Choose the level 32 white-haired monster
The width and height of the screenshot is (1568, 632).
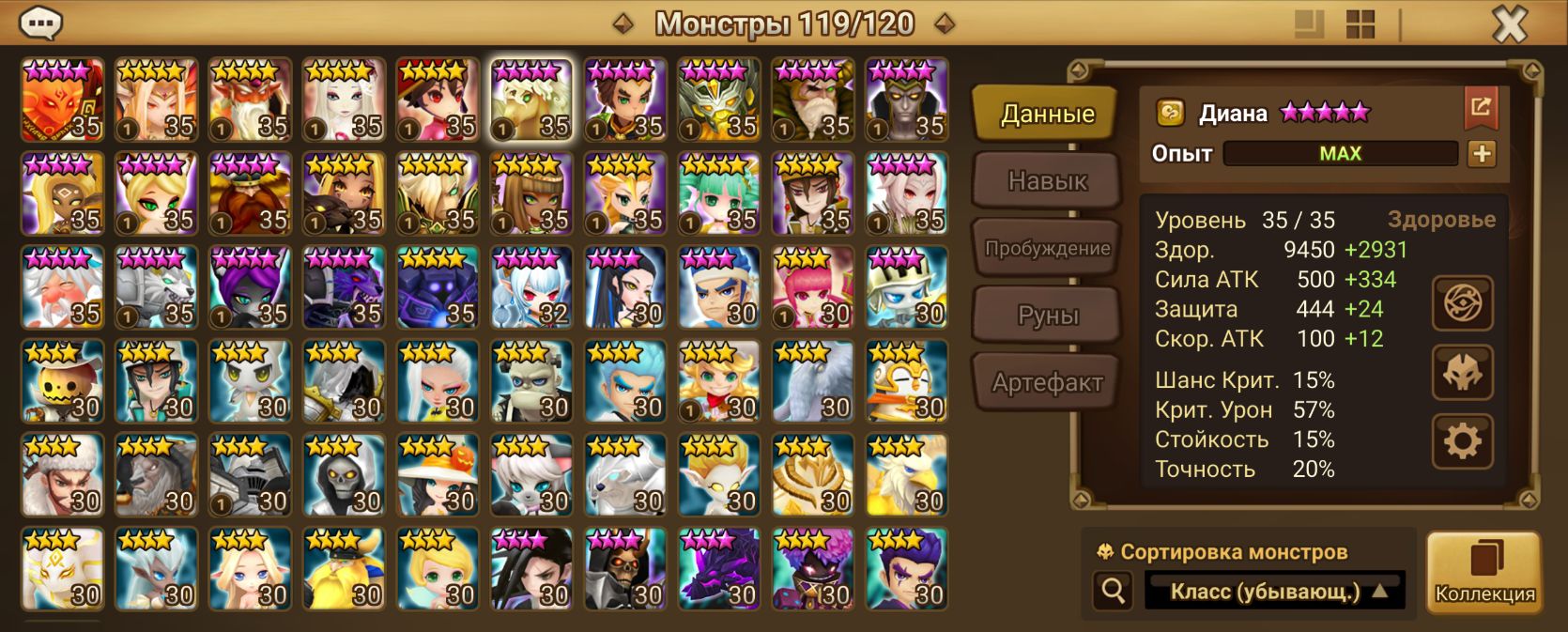click(x=531, y=287)
